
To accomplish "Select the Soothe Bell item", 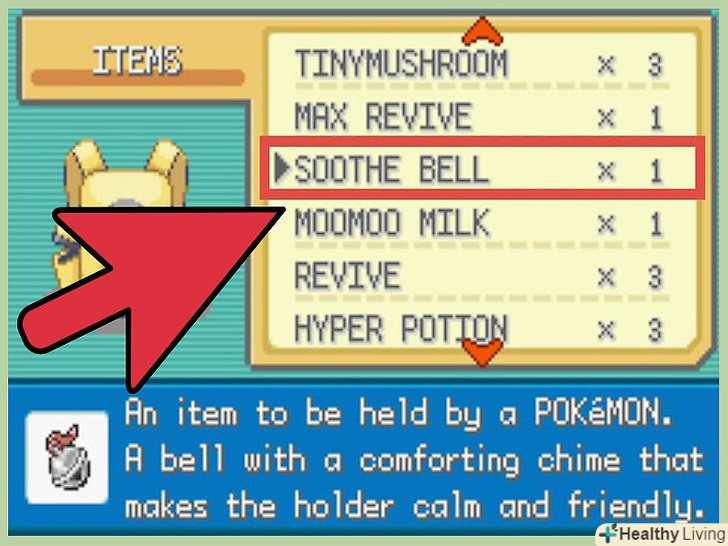I will point(478,171).
